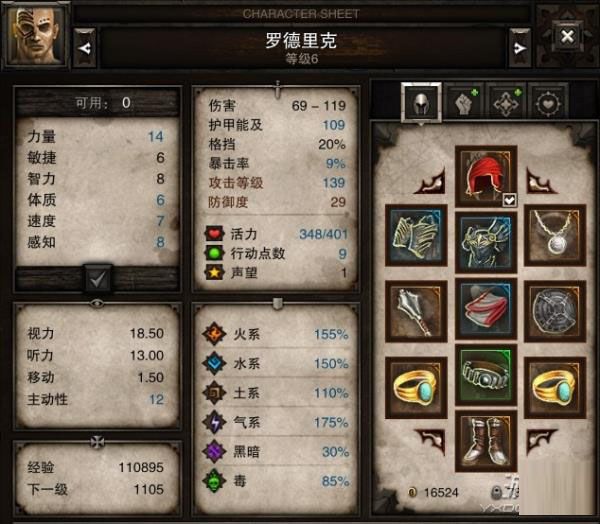600x524 pixels.
Task: Click the character portrait at top left
Action: pos(36,36)
